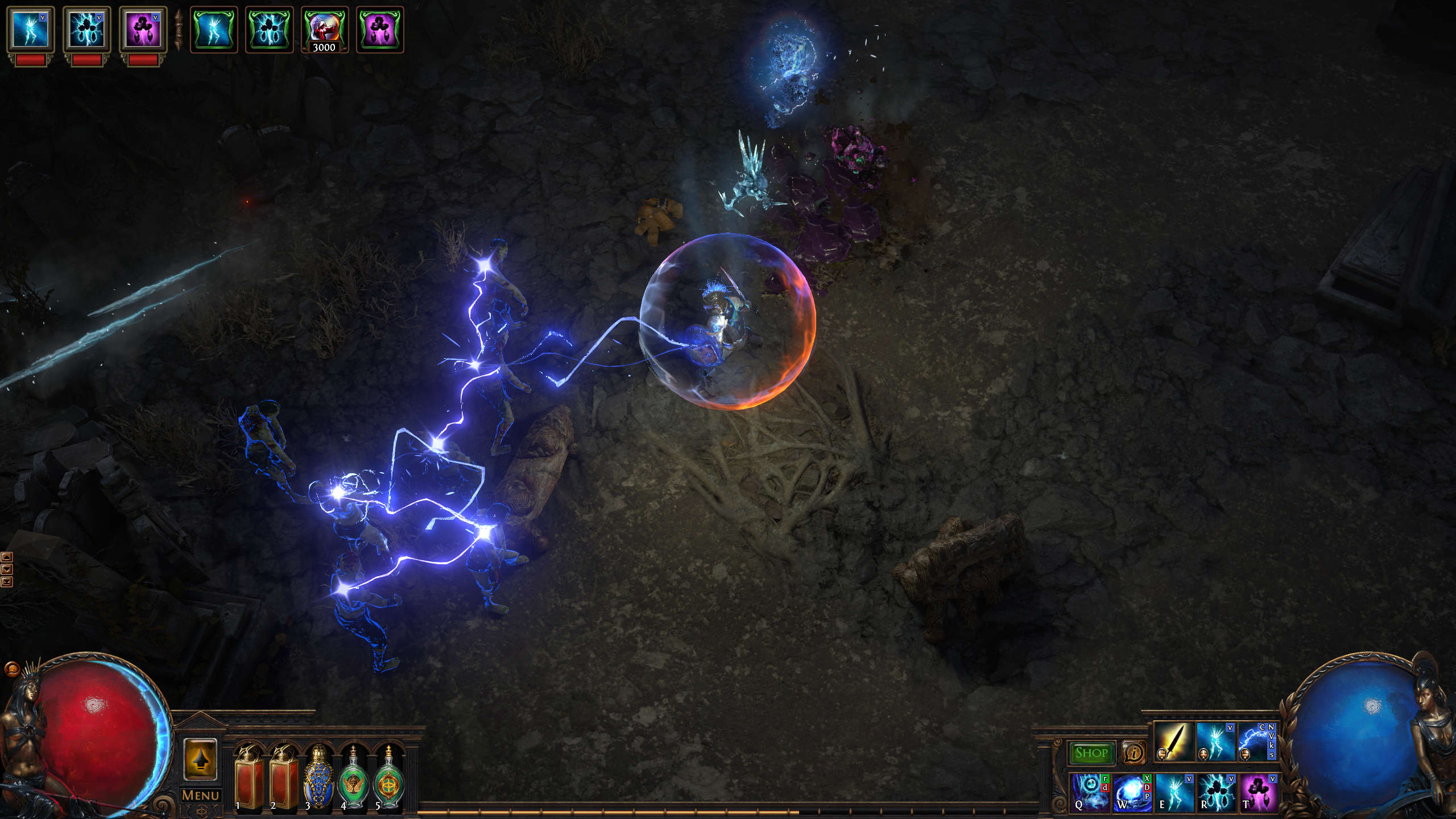The width and height of the screenshot is (1456, 819).
Task: Open the chat bubble icon above life globe
Action: click(x=11, y=668)
